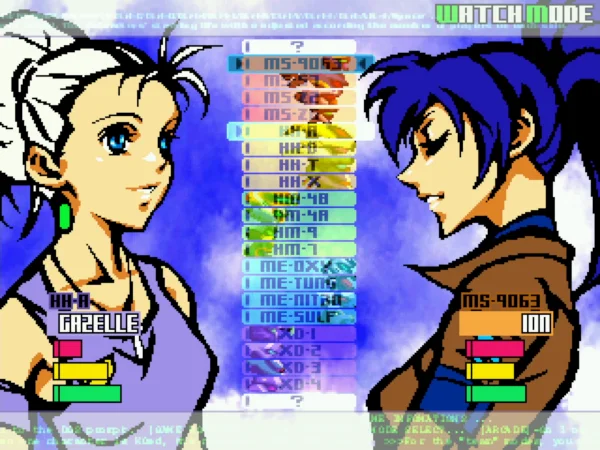Select MS-9063 in the center list
The image size is (600, 450).
coord(299,64)
